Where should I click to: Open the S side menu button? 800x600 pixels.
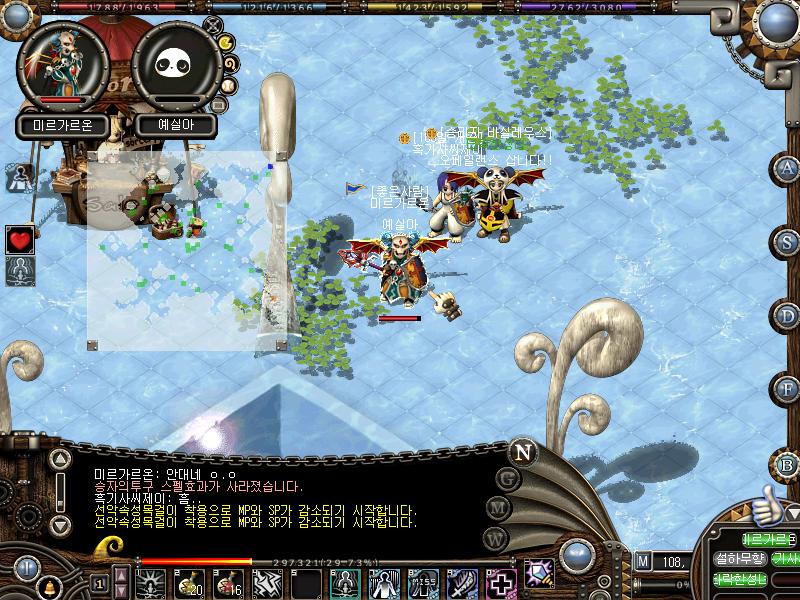(x=788, y=242)
